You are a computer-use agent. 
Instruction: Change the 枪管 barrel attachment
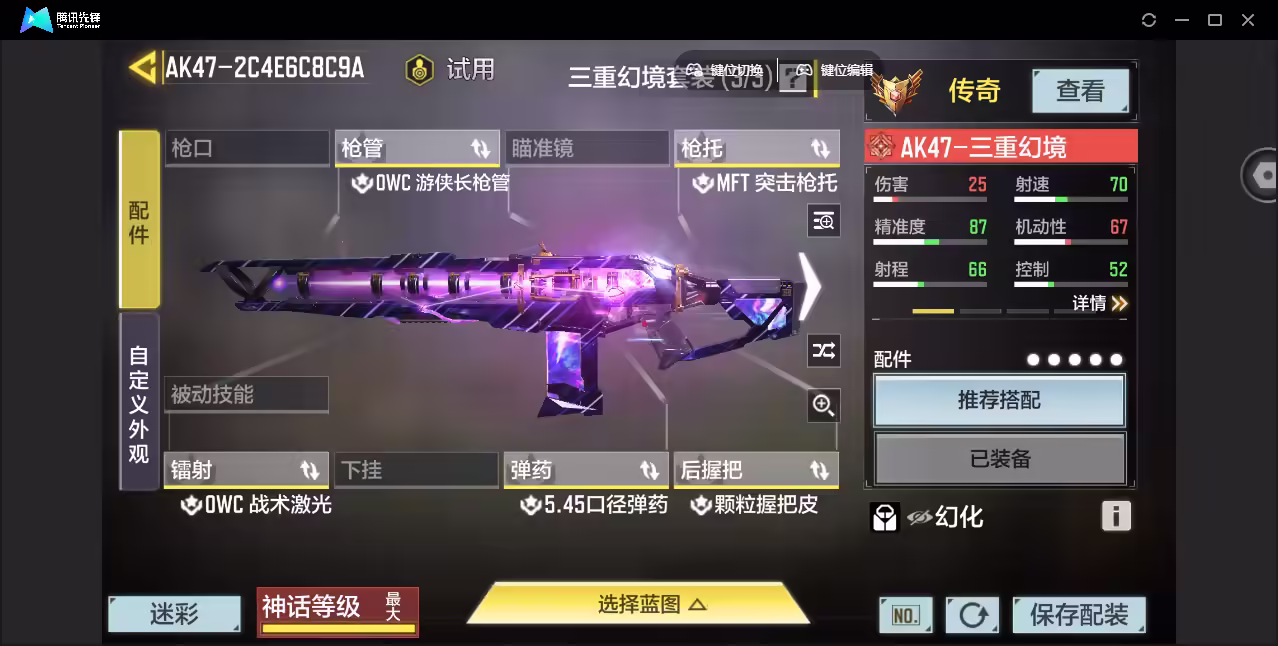417,148
